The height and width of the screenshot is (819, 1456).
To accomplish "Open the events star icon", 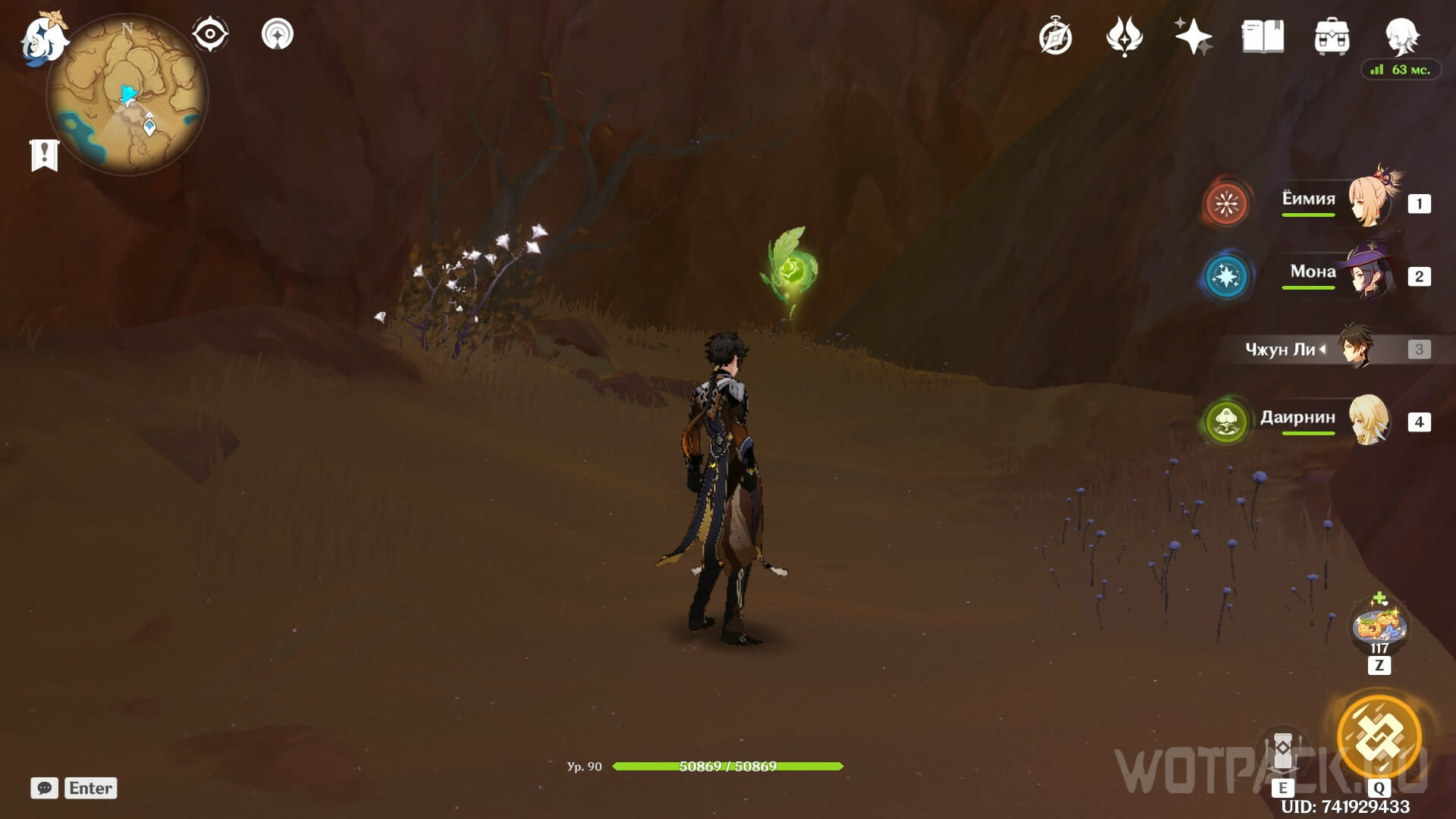I will 1193,36.
